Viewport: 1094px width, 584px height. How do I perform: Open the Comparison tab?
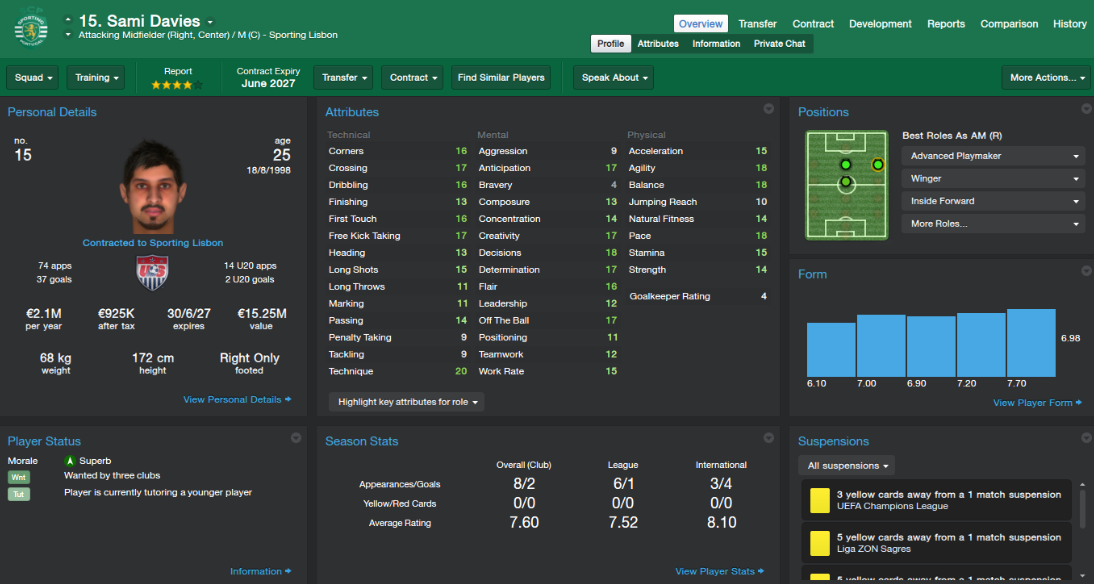pos(1009,24)
